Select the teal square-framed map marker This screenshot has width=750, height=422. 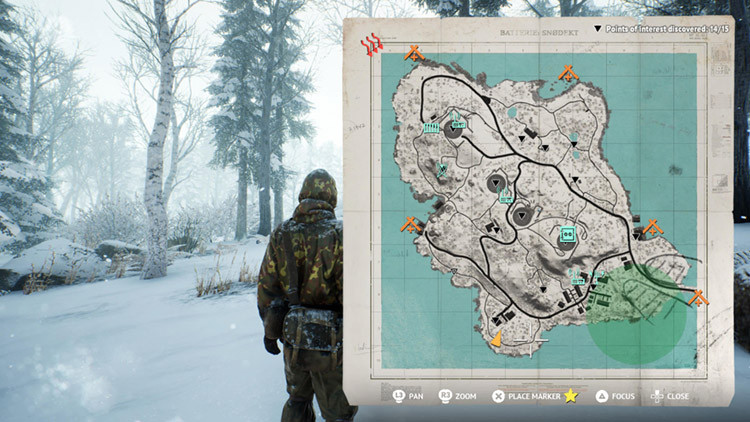pyautogui.click(x=567, y=235)
